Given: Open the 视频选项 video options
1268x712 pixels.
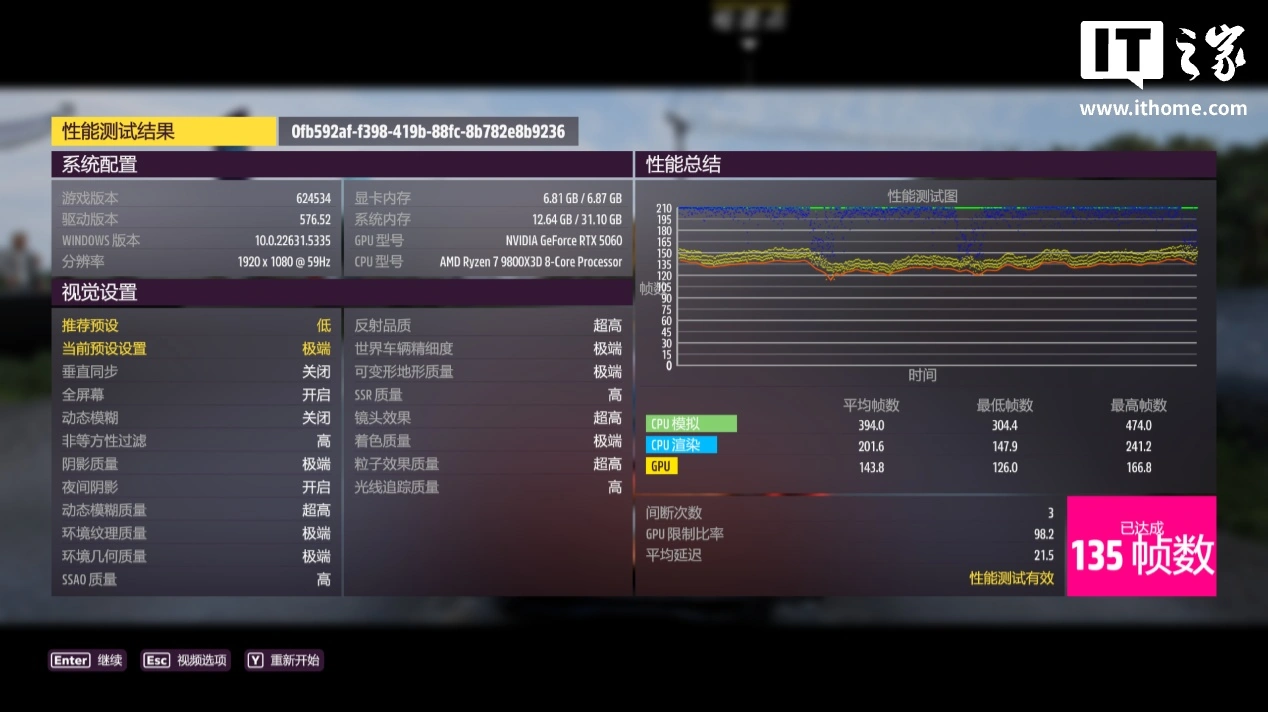Looking at the screenshot, I should point(186,660).
